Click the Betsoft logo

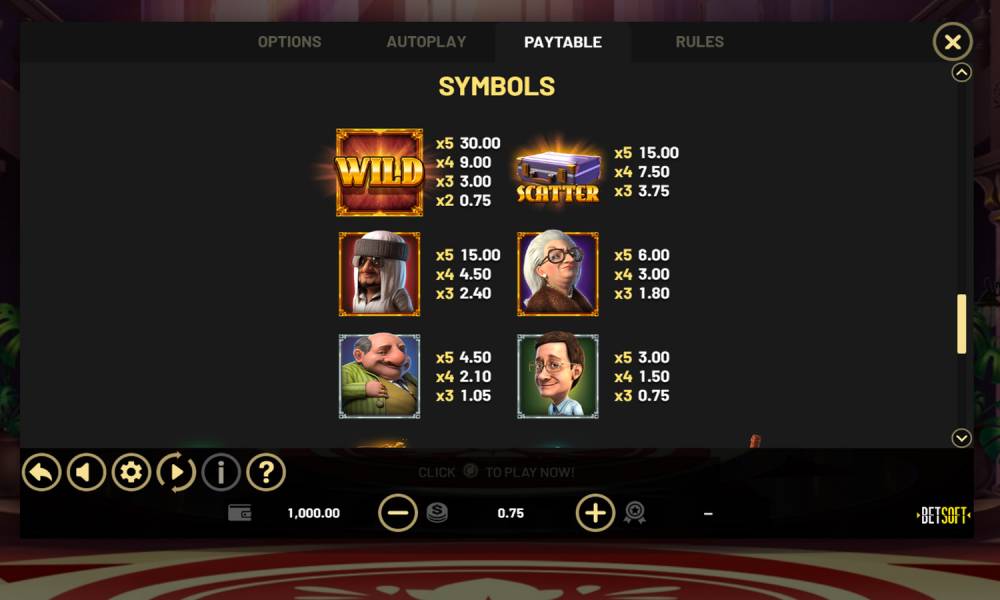[943, 516]
